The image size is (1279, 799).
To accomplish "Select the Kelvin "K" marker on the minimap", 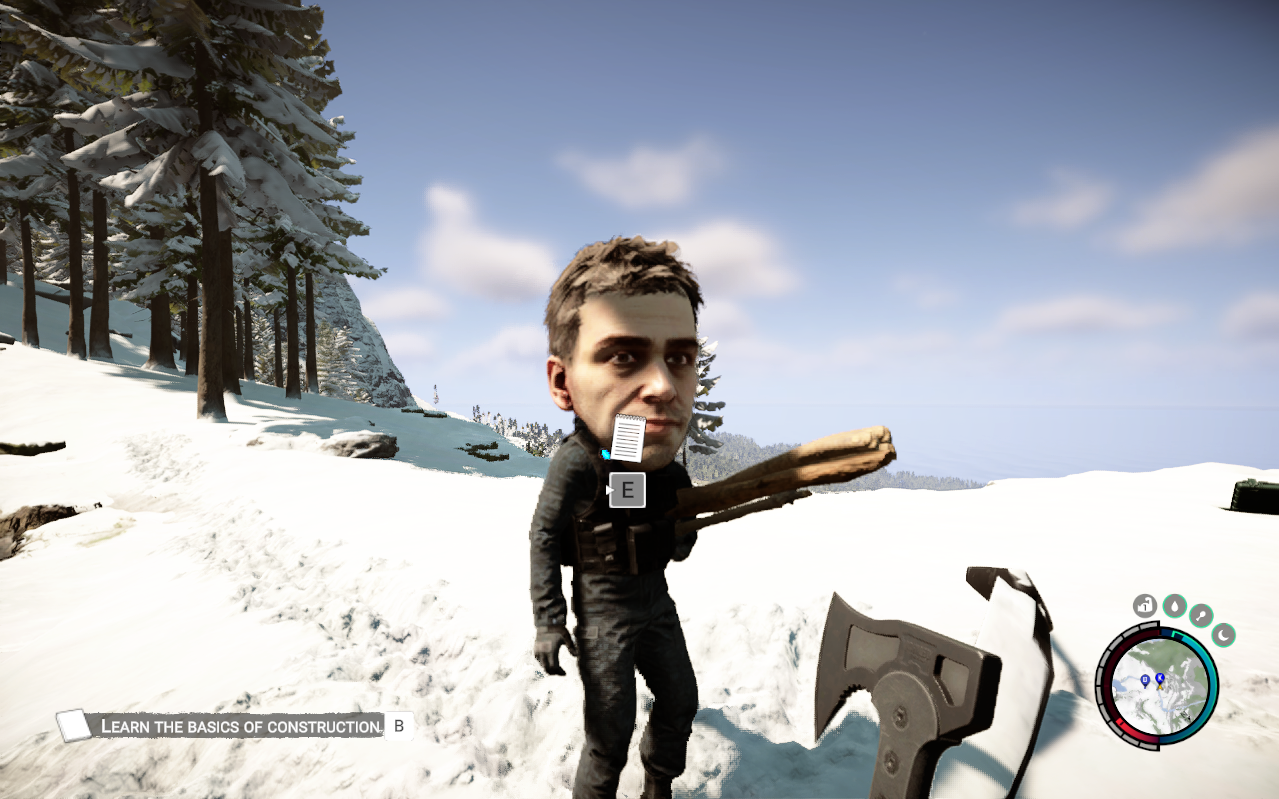I will pyautogui.click(x=1160, y=679).
